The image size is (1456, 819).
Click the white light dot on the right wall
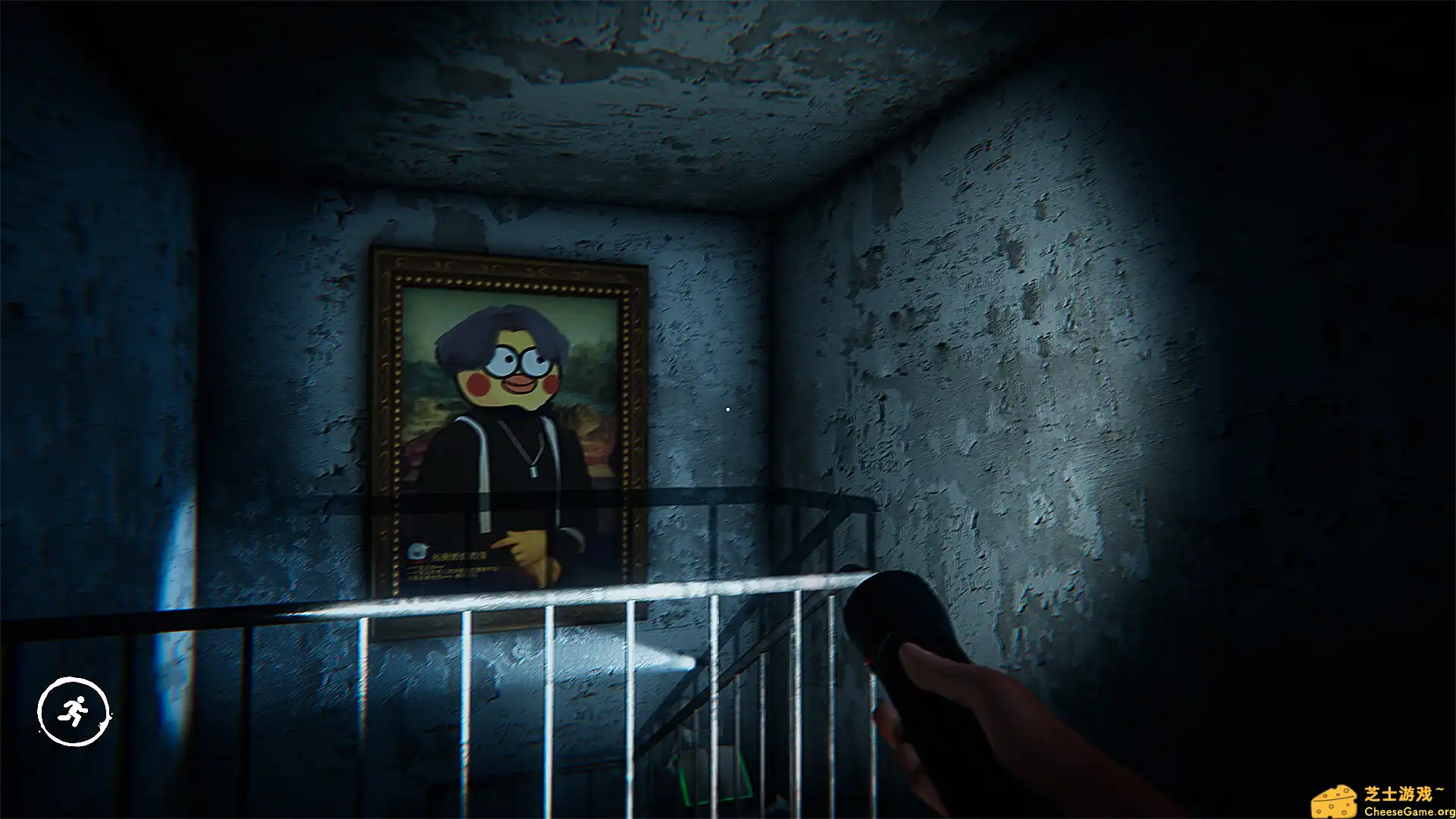726,408
